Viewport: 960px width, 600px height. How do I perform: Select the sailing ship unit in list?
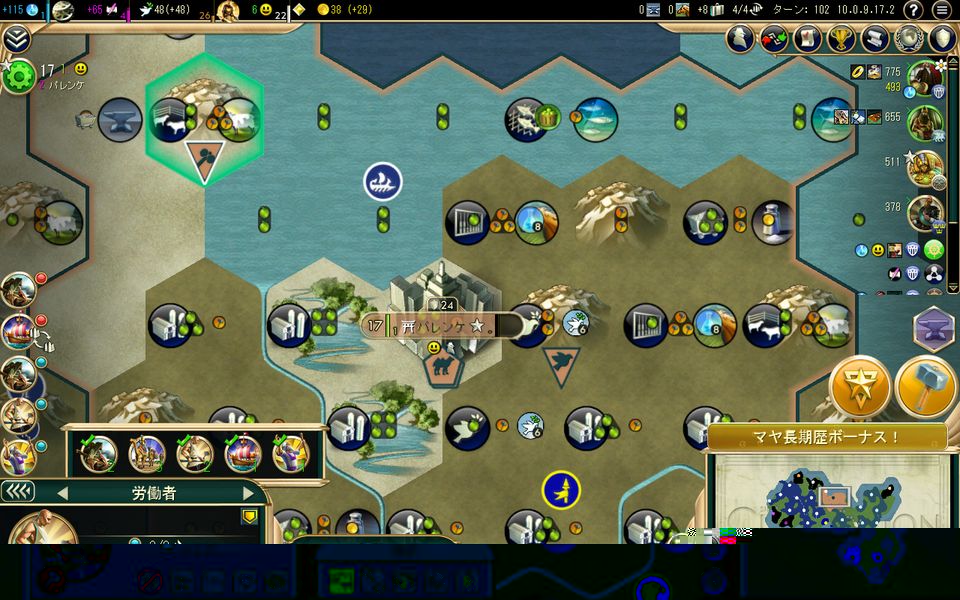click(x=243, y=454)
